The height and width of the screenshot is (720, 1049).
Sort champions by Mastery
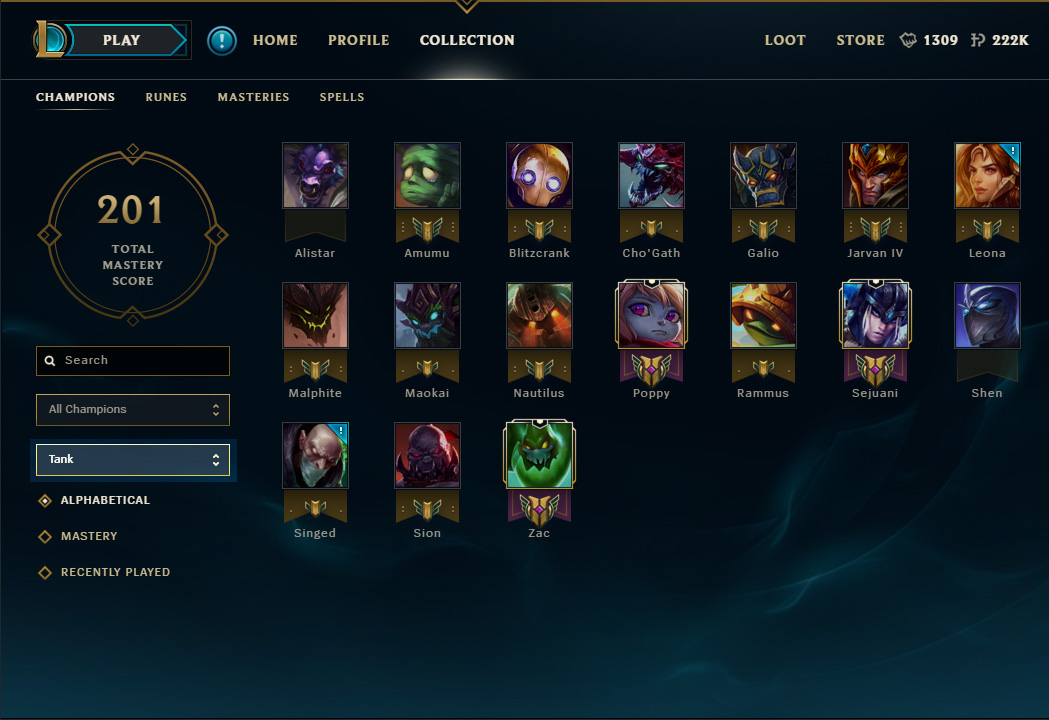pyautogui.click(x=89, y=536)
